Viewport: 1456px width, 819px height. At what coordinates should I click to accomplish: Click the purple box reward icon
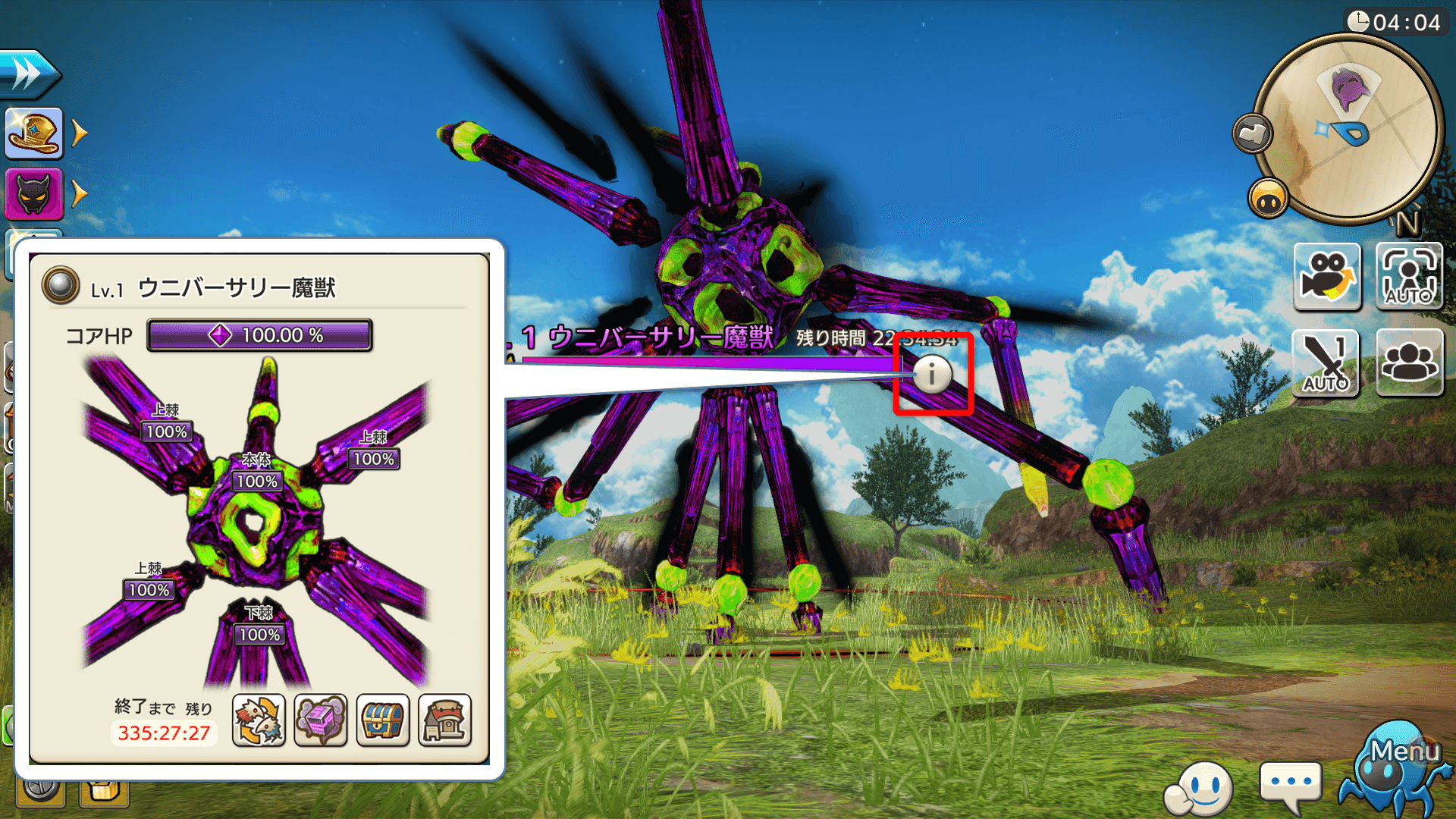click(321, 720)
